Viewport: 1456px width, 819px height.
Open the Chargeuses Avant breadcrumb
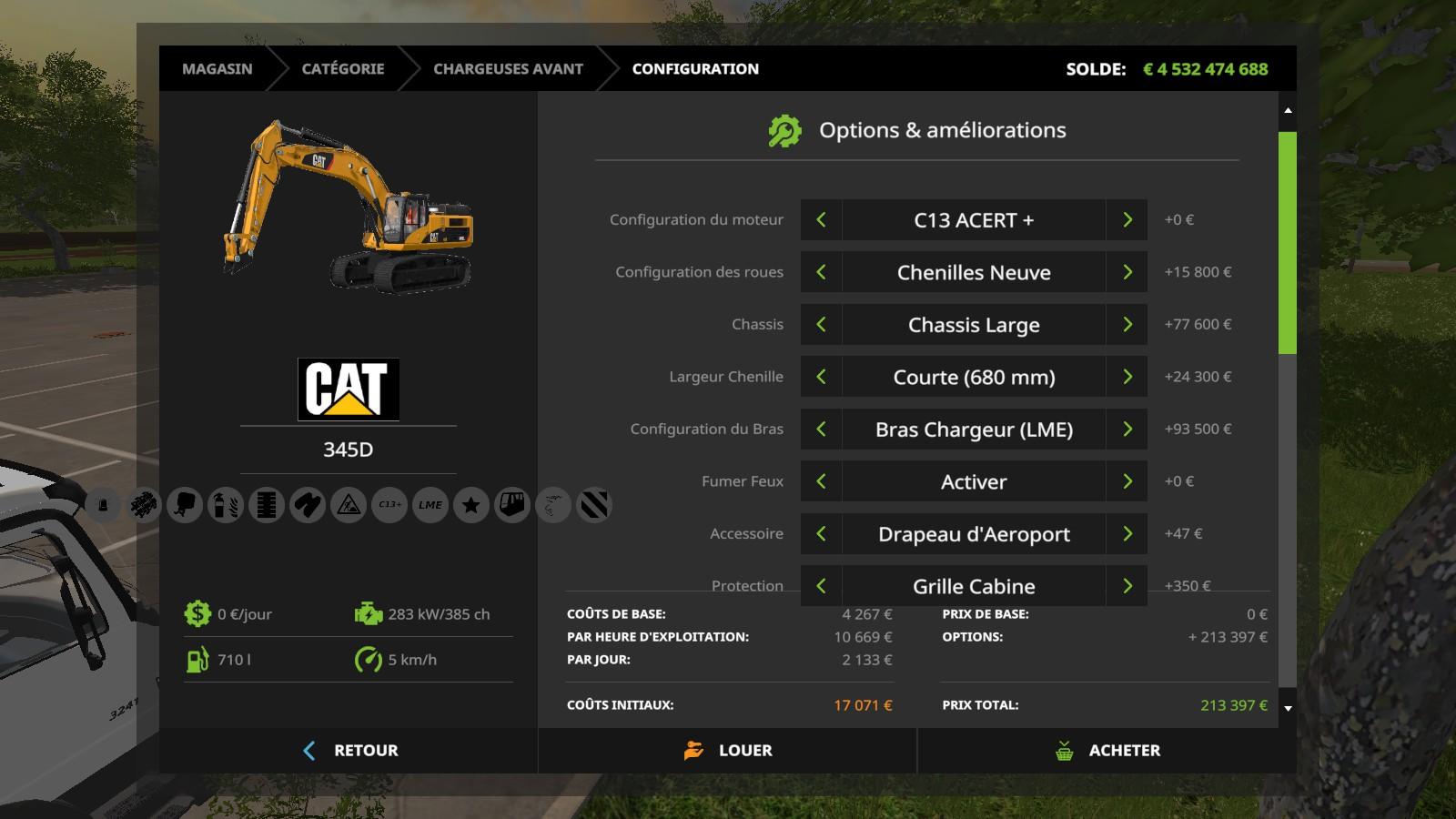coord(508,69)
